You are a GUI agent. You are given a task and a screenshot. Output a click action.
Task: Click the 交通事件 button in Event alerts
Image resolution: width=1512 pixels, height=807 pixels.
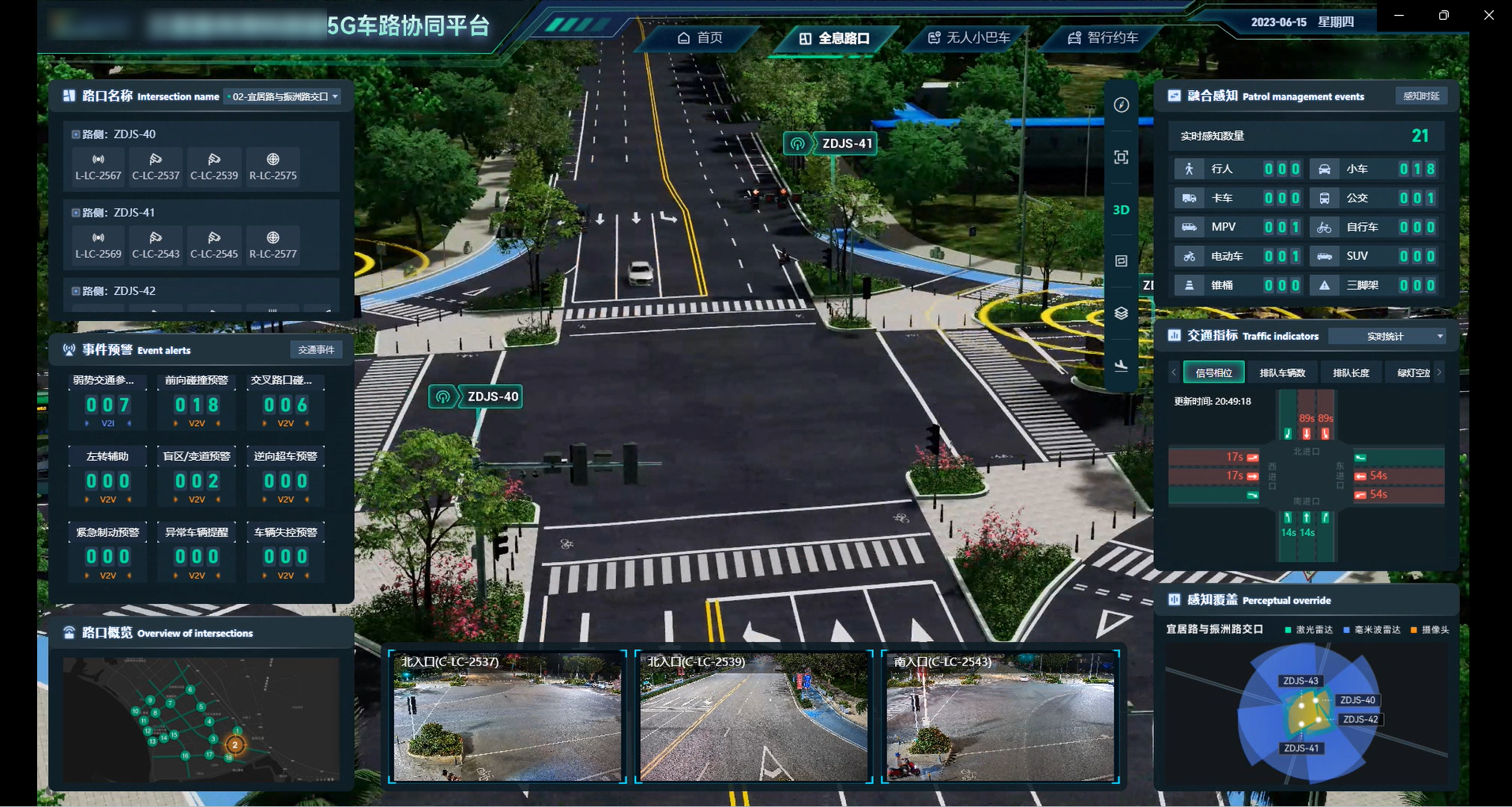[316, 349]
